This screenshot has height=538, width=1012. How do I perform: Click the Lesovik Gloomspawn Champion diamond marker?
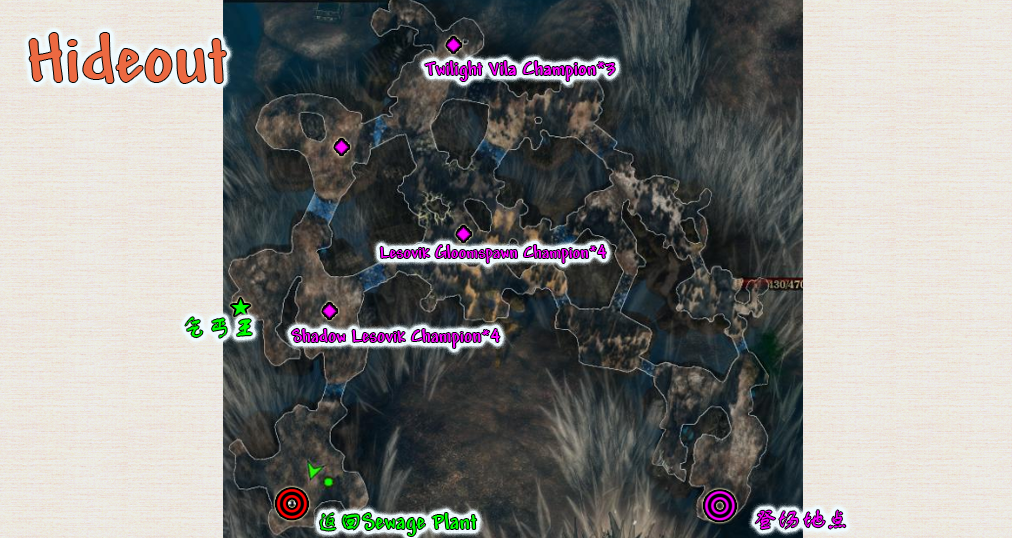pyautogui.click(x=463, y=234)
